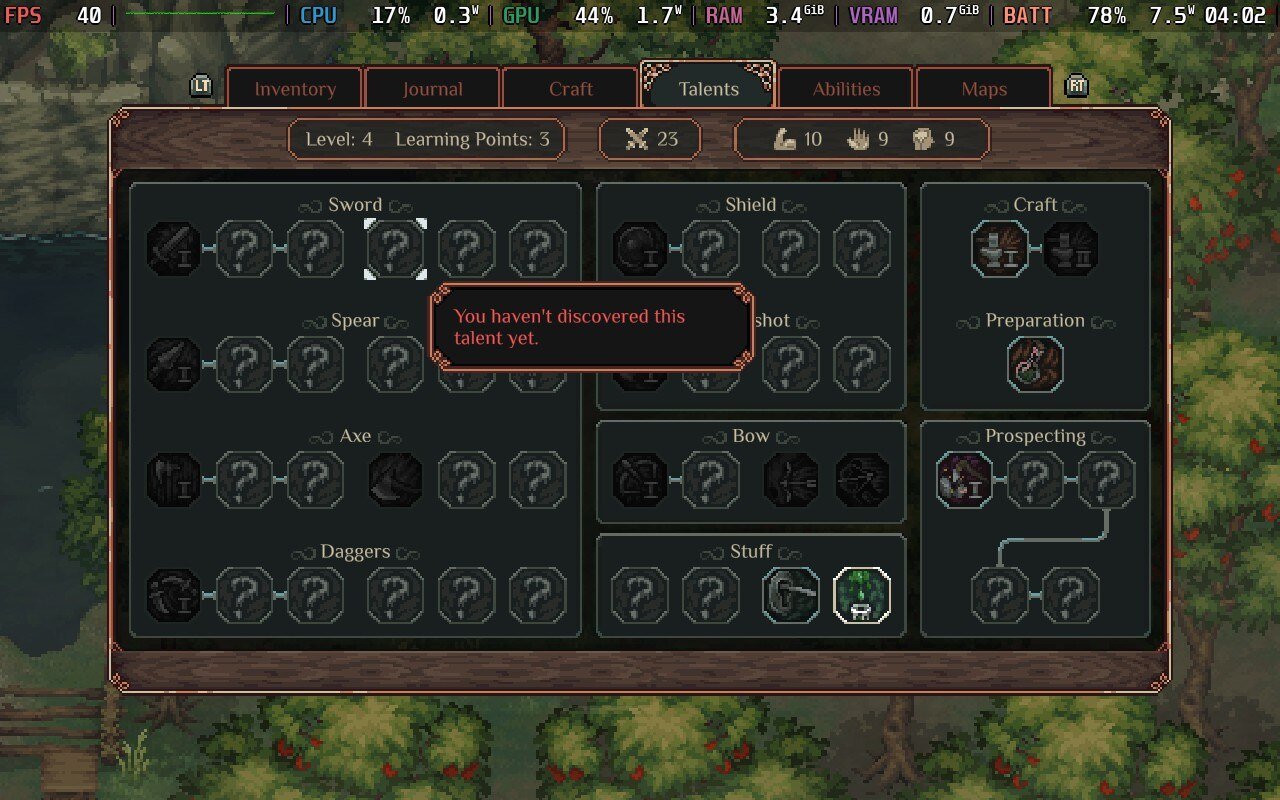Select the first Bow talent icon
Image resolution: width=1280 pixels, height=800 pixels.
(x=640, y=480)
